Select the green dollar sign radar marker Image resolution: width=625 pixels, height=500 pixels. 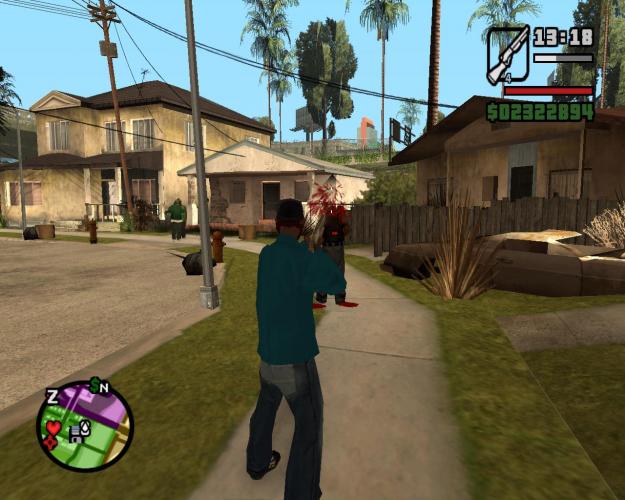click(x=93, y=384)
